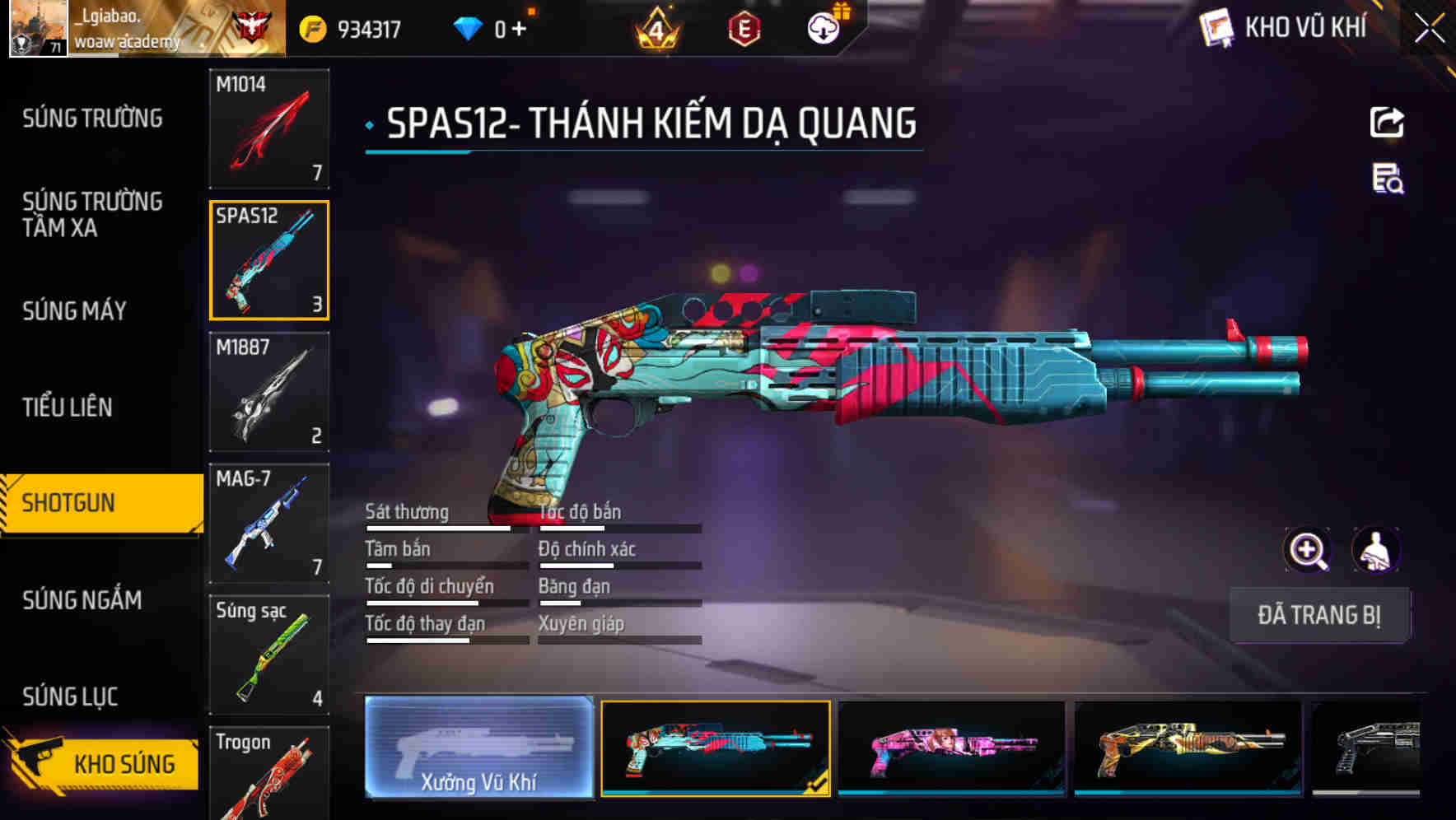The width and height of the screenshot is (1456, 820).
Task: Expand the Súng Lục category
Action: coord(69,696)
